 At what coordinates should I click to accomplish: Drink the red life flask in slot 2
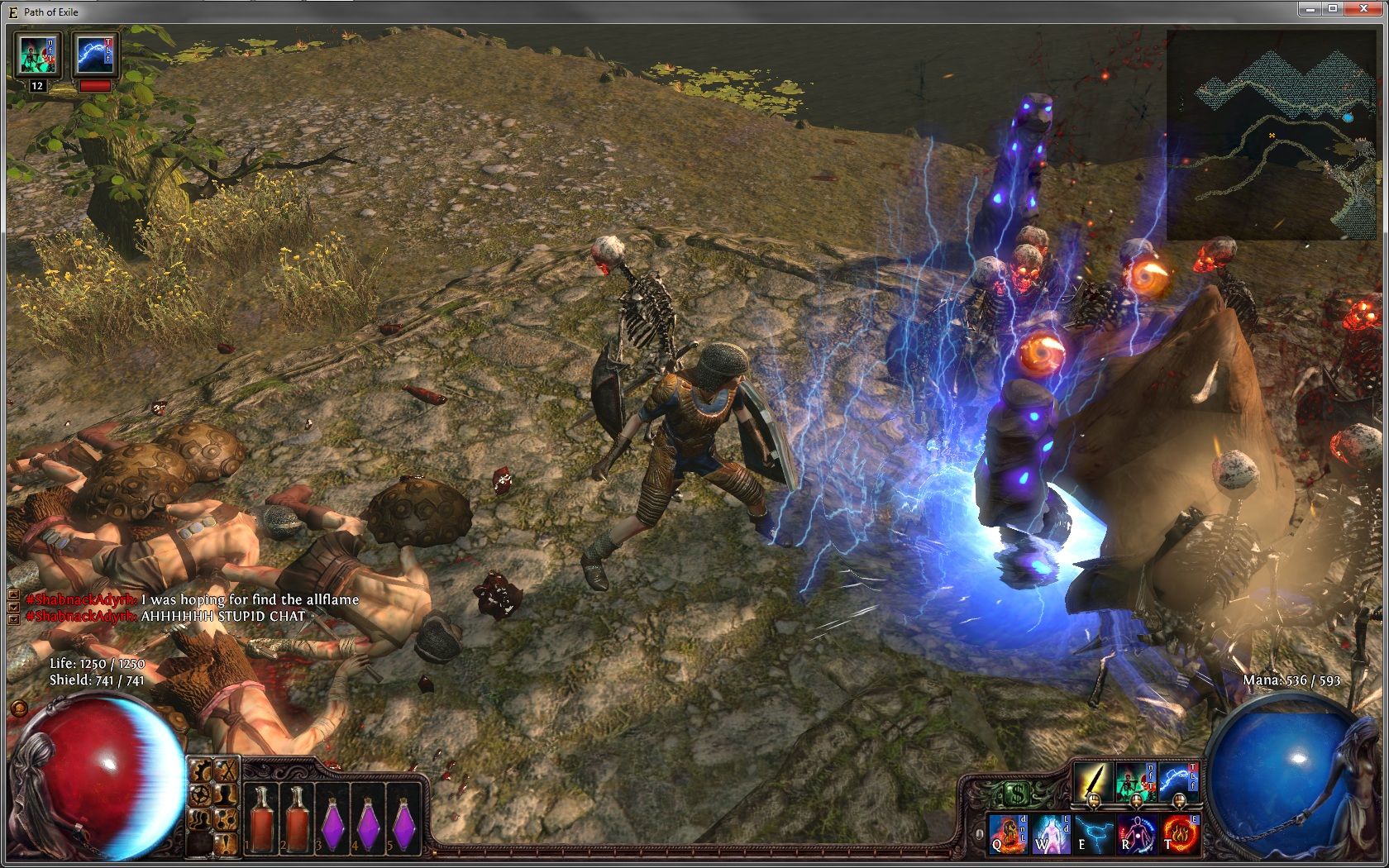(298, 817)
